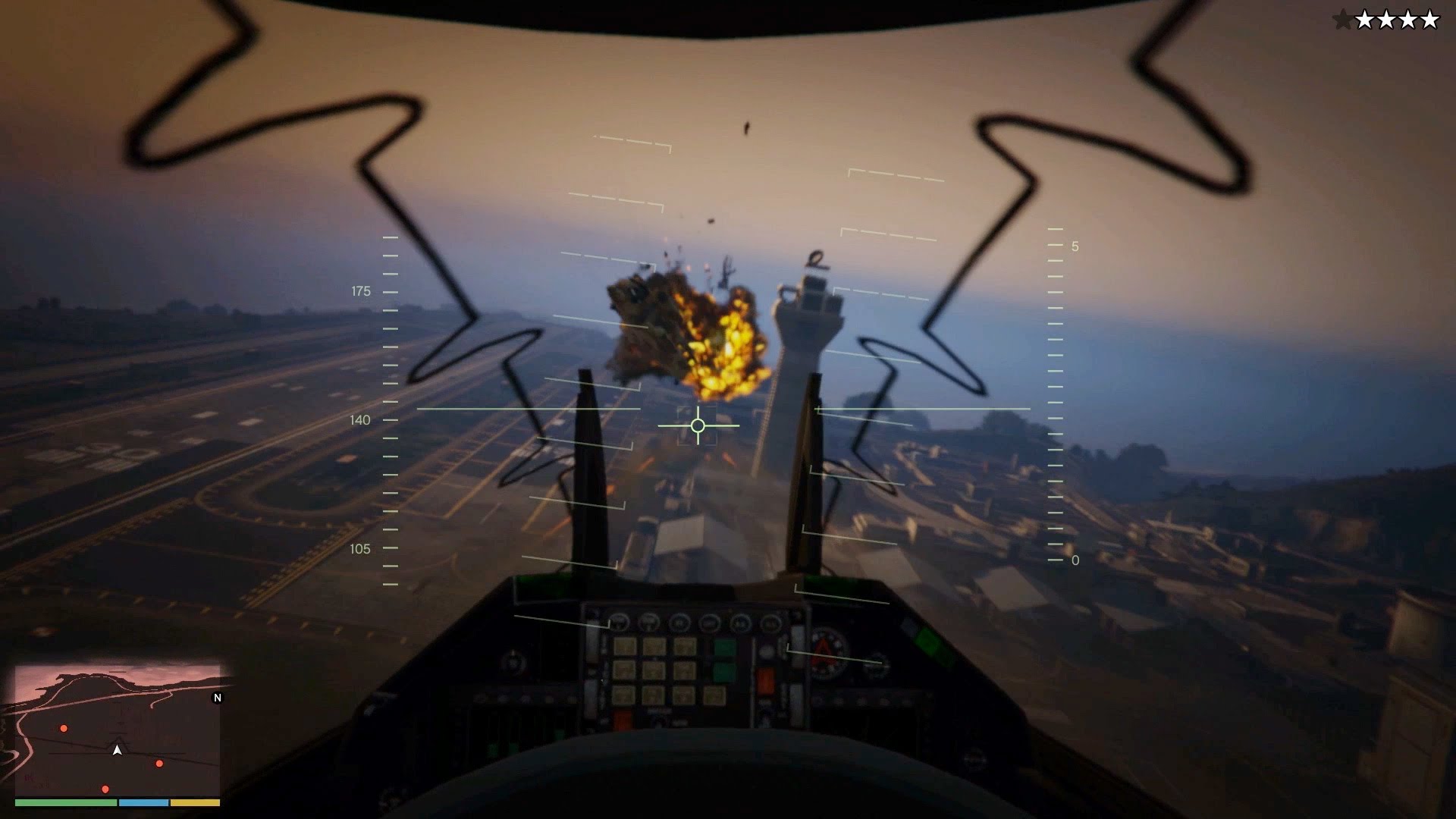Viewport: 1456px width, 819px height.
Task: Click the red blip at the minimap bottom
Action: tap(105, 789)
